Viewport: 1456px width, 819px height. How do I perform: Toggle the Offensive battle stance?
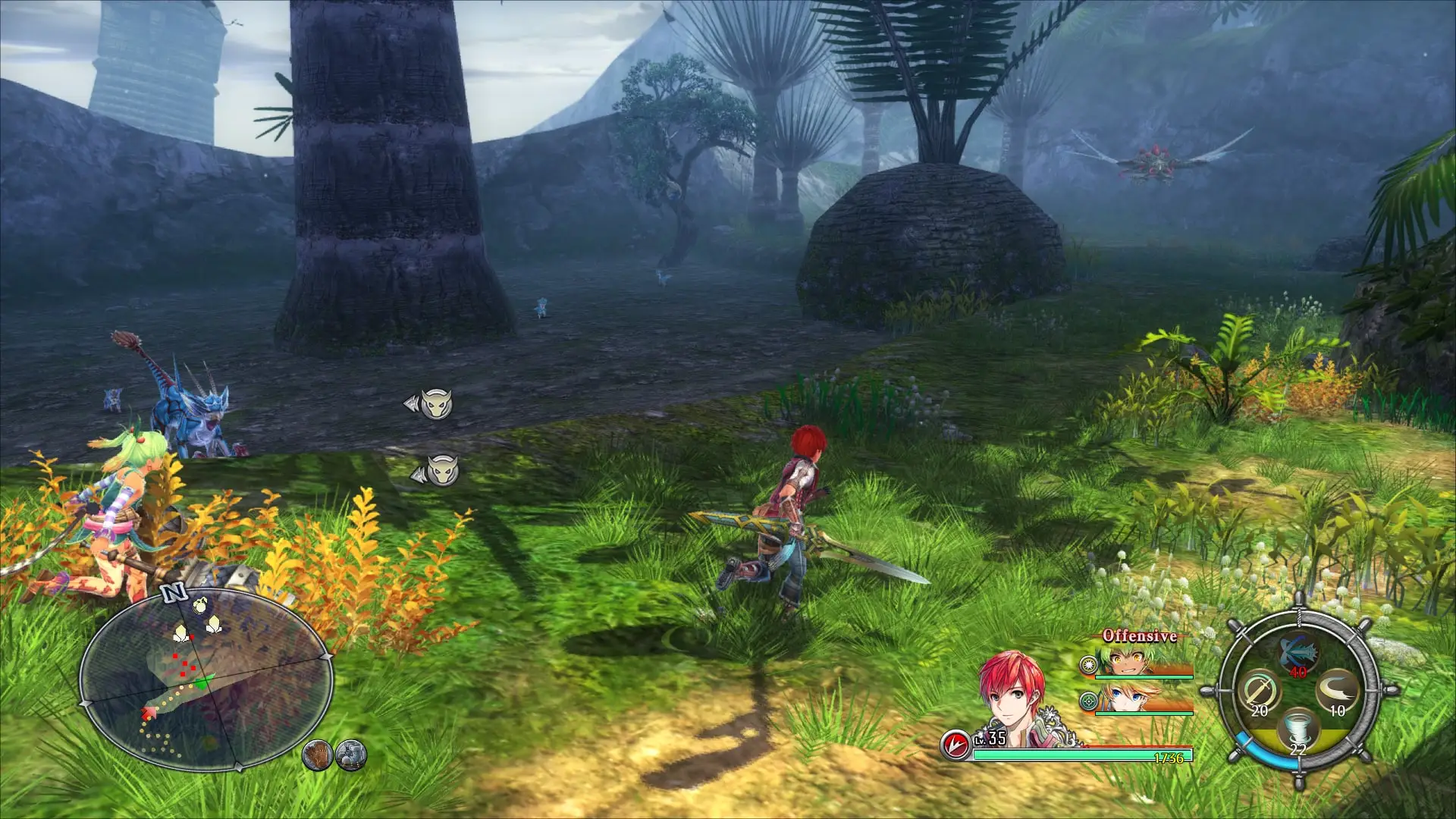pos(1139,635)
